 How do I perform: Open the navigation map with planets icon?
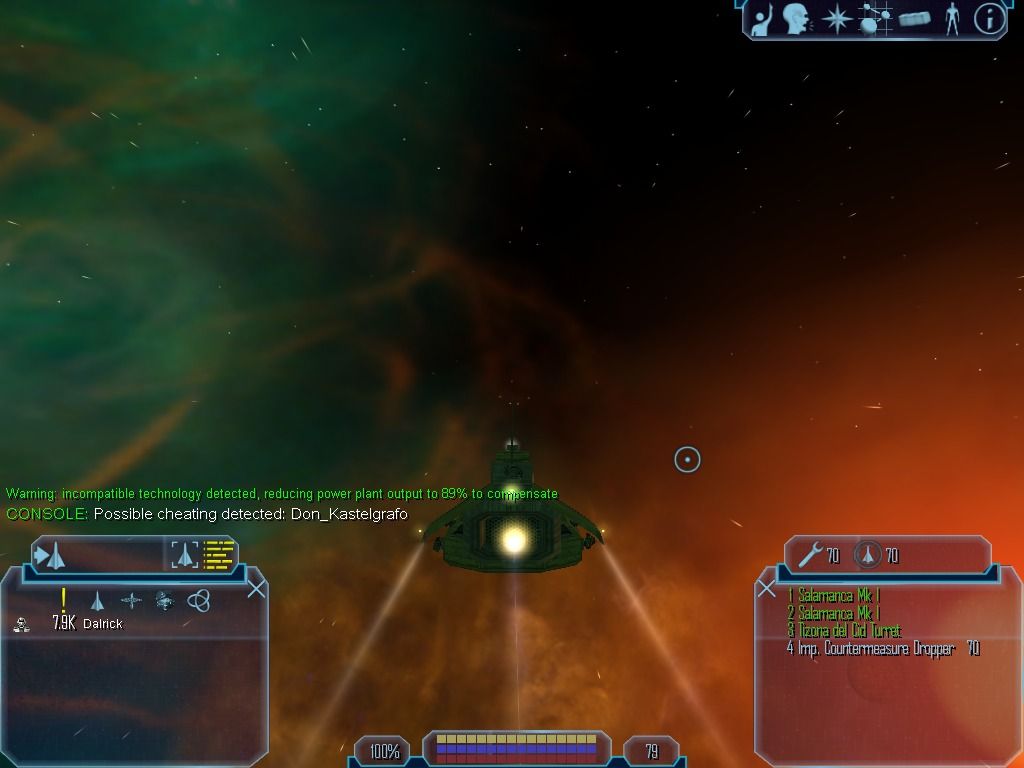click(x=876, y=18)
